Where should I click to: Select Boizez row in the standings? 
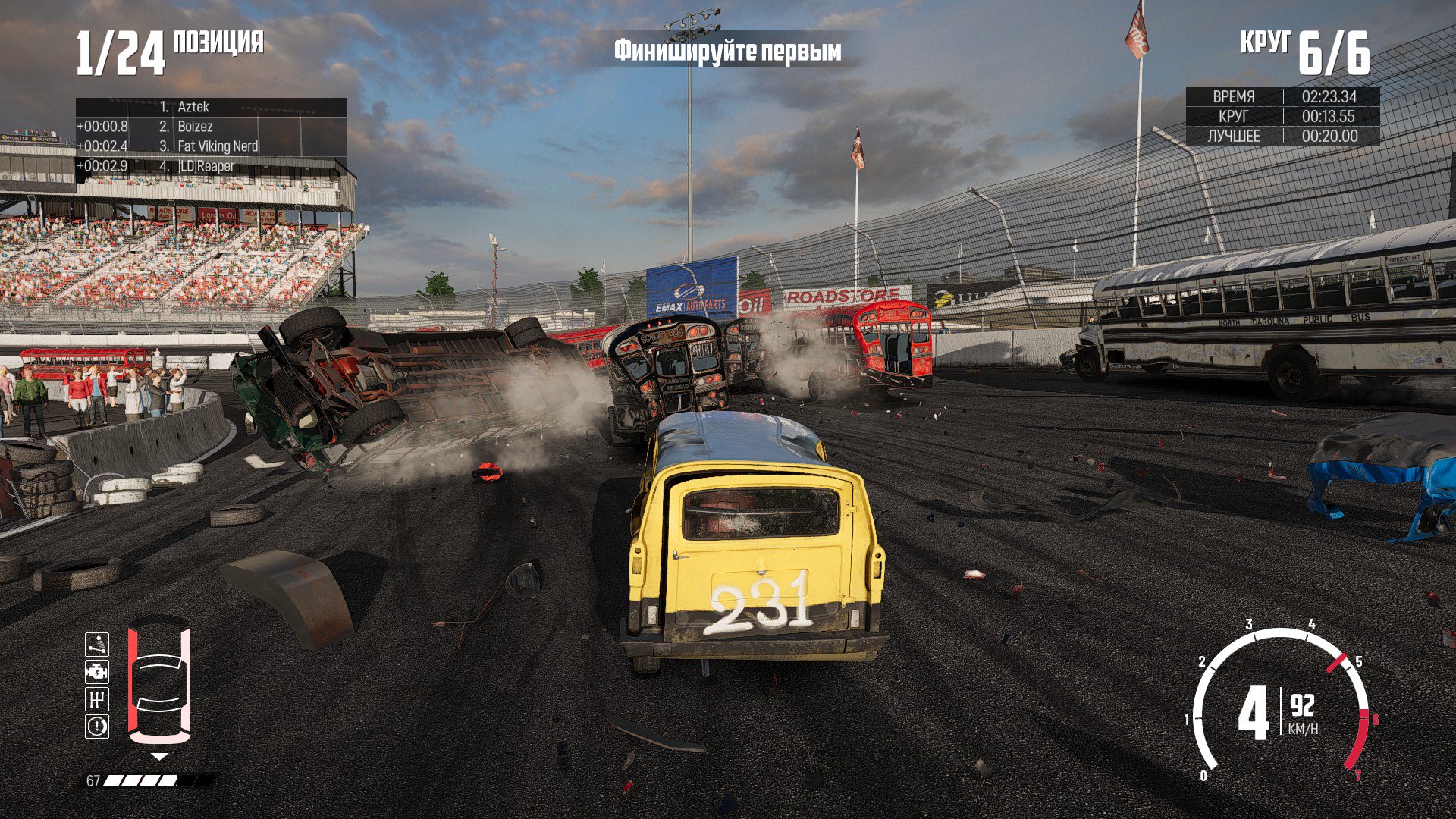click(x=195, y=127)
